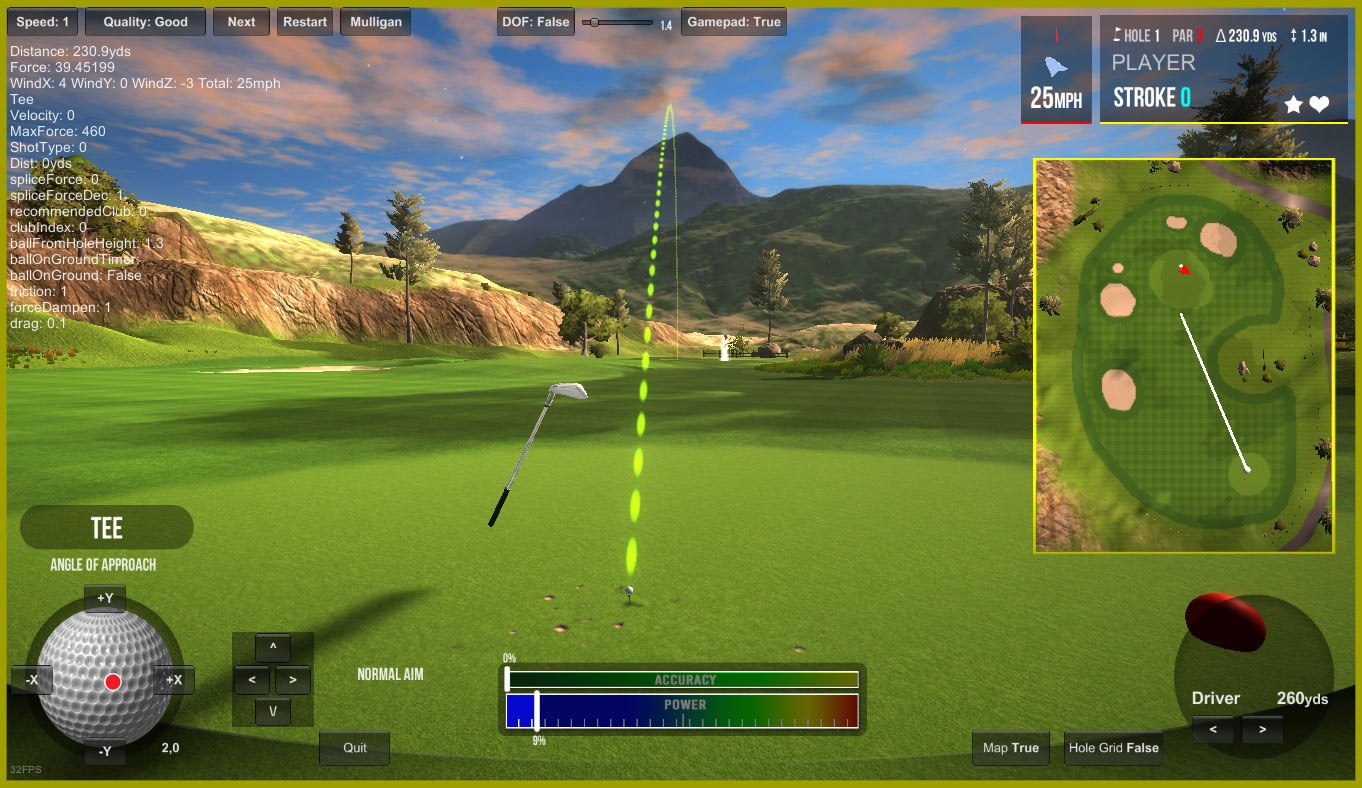Nudge aim down with the V arrow

coord(273,712)
